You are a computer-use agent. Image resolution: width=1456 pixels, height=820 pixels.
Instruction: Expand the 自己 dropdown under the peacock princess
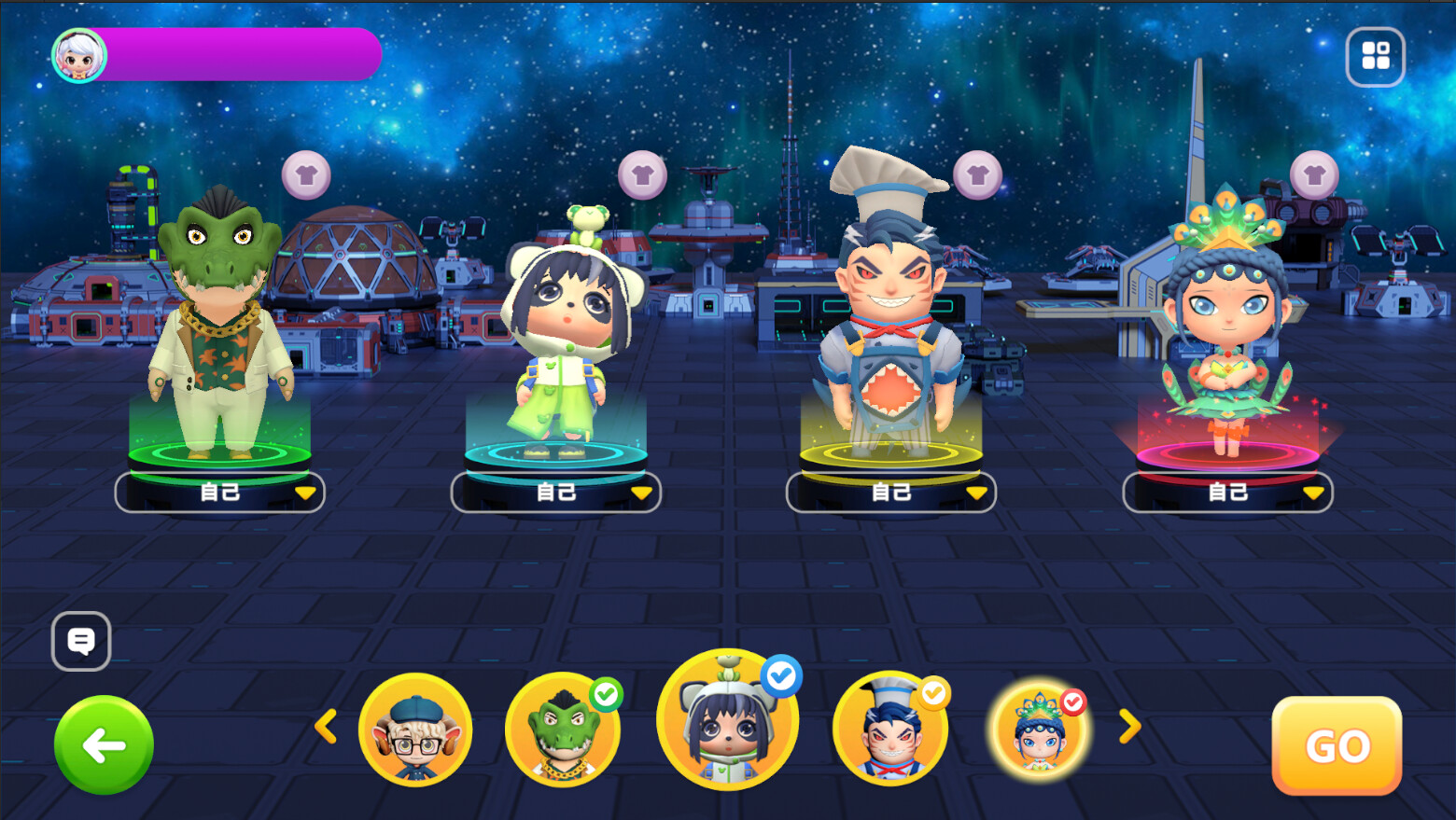click(1312, 493)
